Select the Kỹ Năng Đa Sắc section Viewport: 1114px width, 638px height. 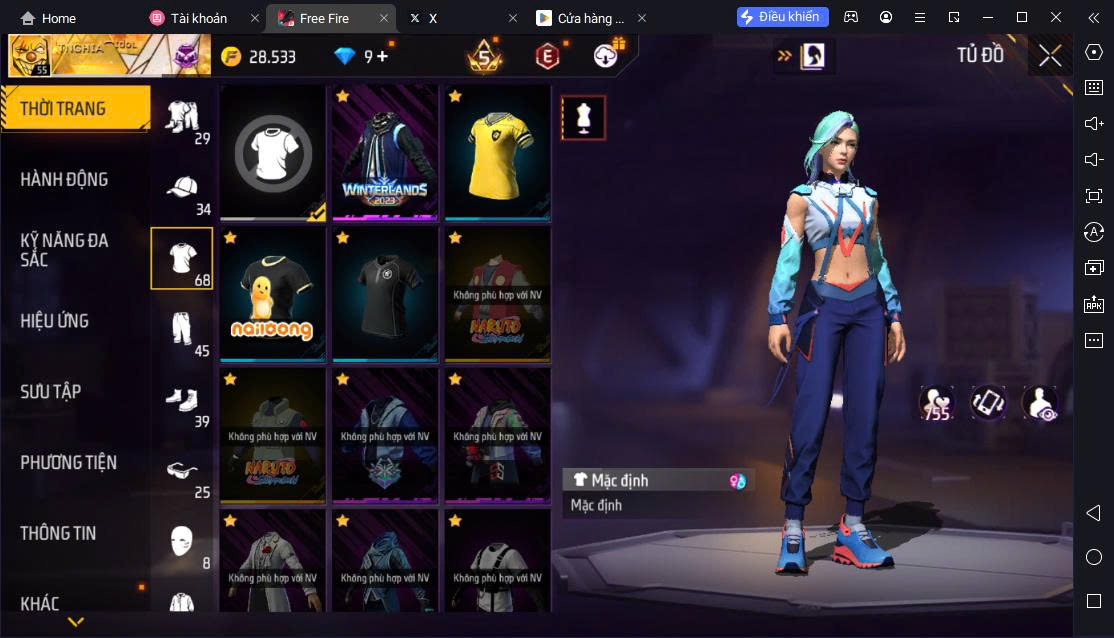[64, 250]
